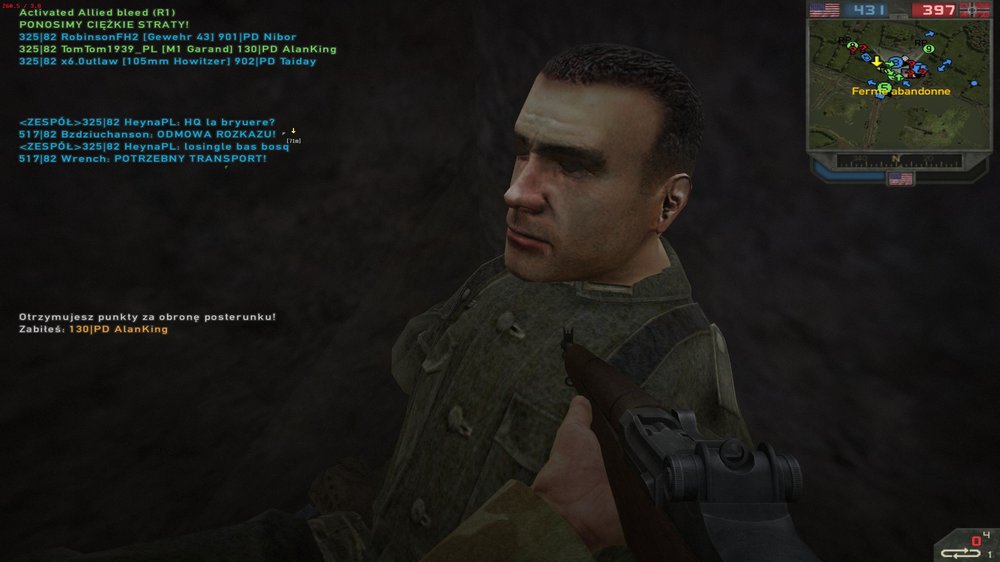Click Wrench's POTRZEBNY TRANSPORT chat line

[x=142, y=158]
